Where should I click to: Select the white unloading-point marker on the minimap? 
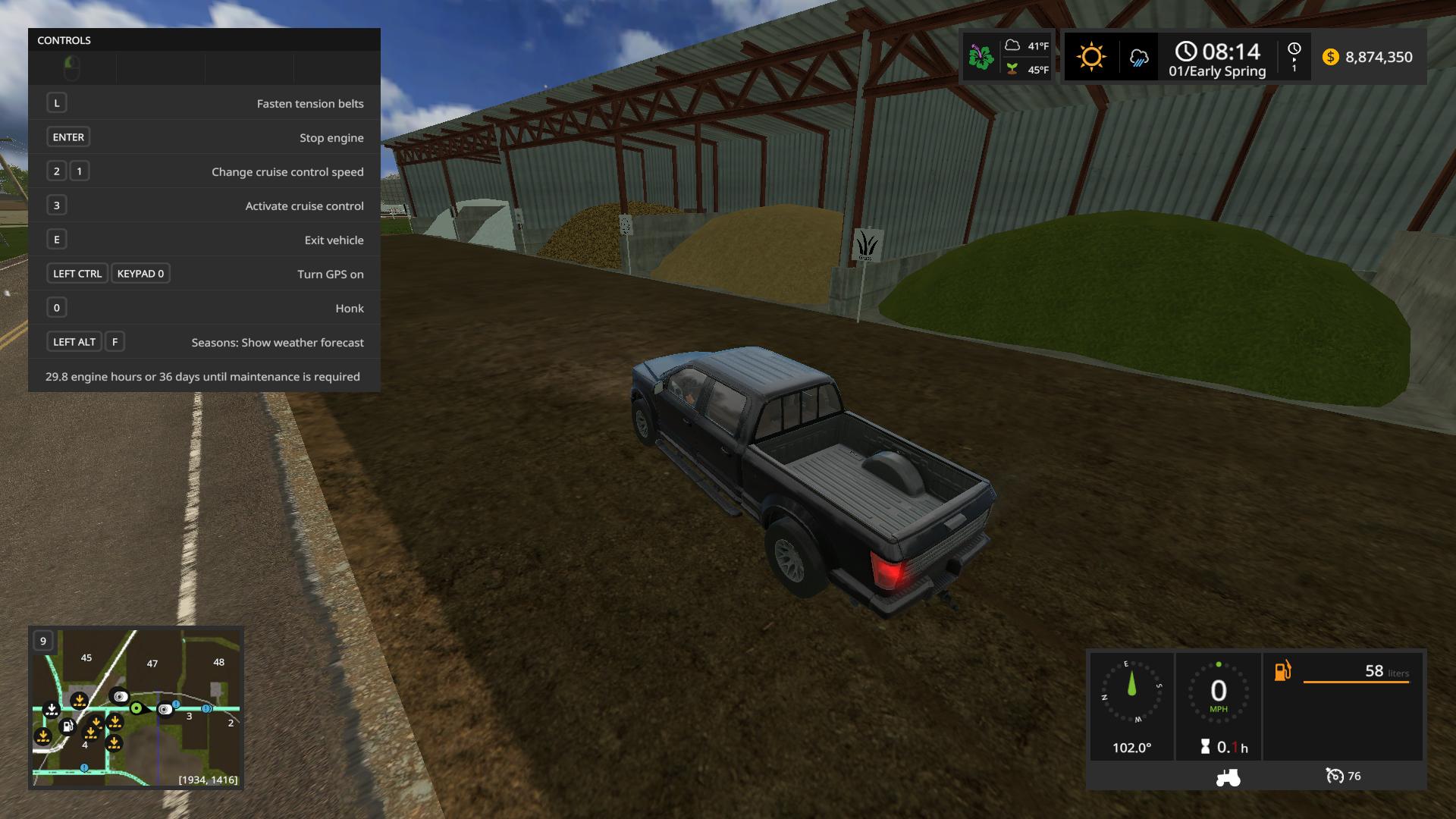pos(52,710)
